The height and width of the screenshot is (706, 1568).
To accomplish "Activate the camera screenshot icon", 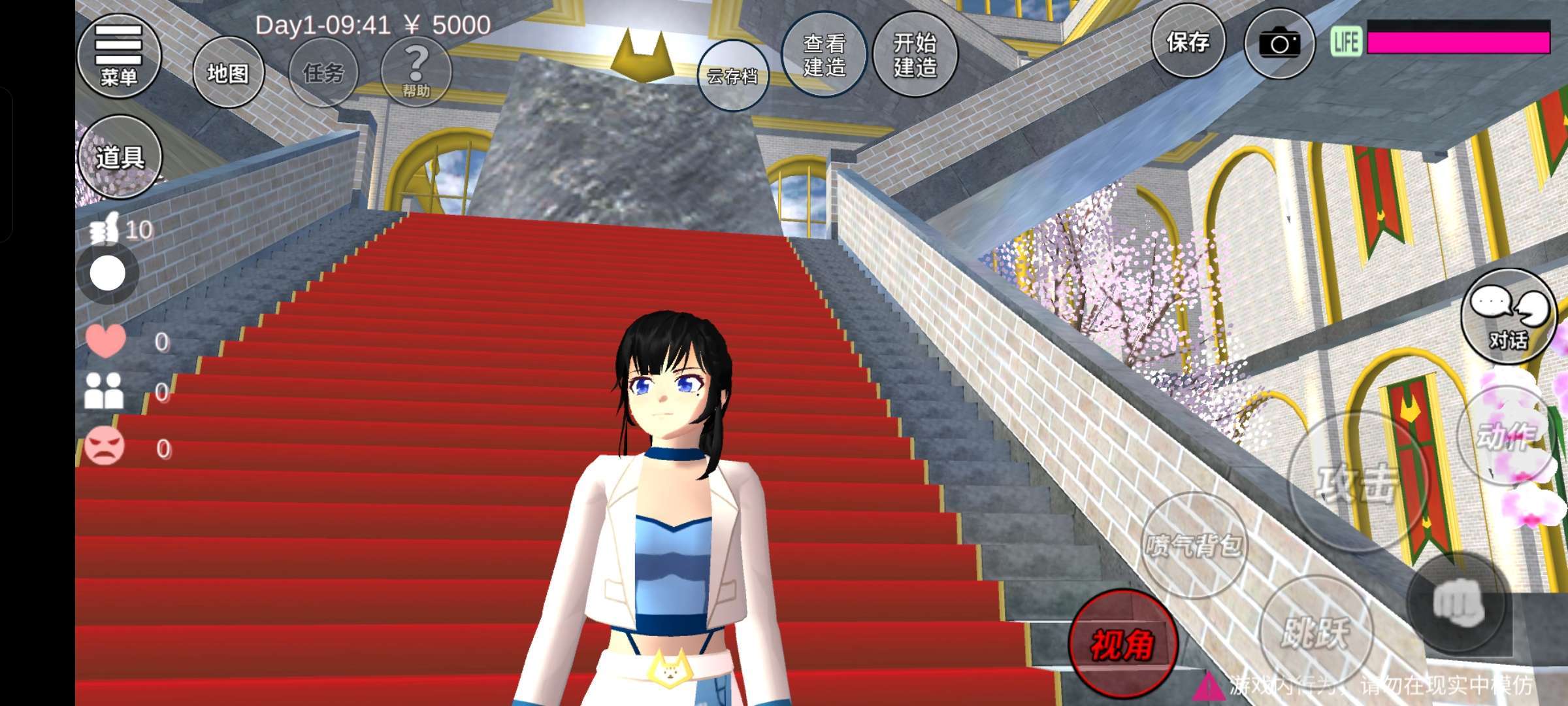I will click(1279, 44).
